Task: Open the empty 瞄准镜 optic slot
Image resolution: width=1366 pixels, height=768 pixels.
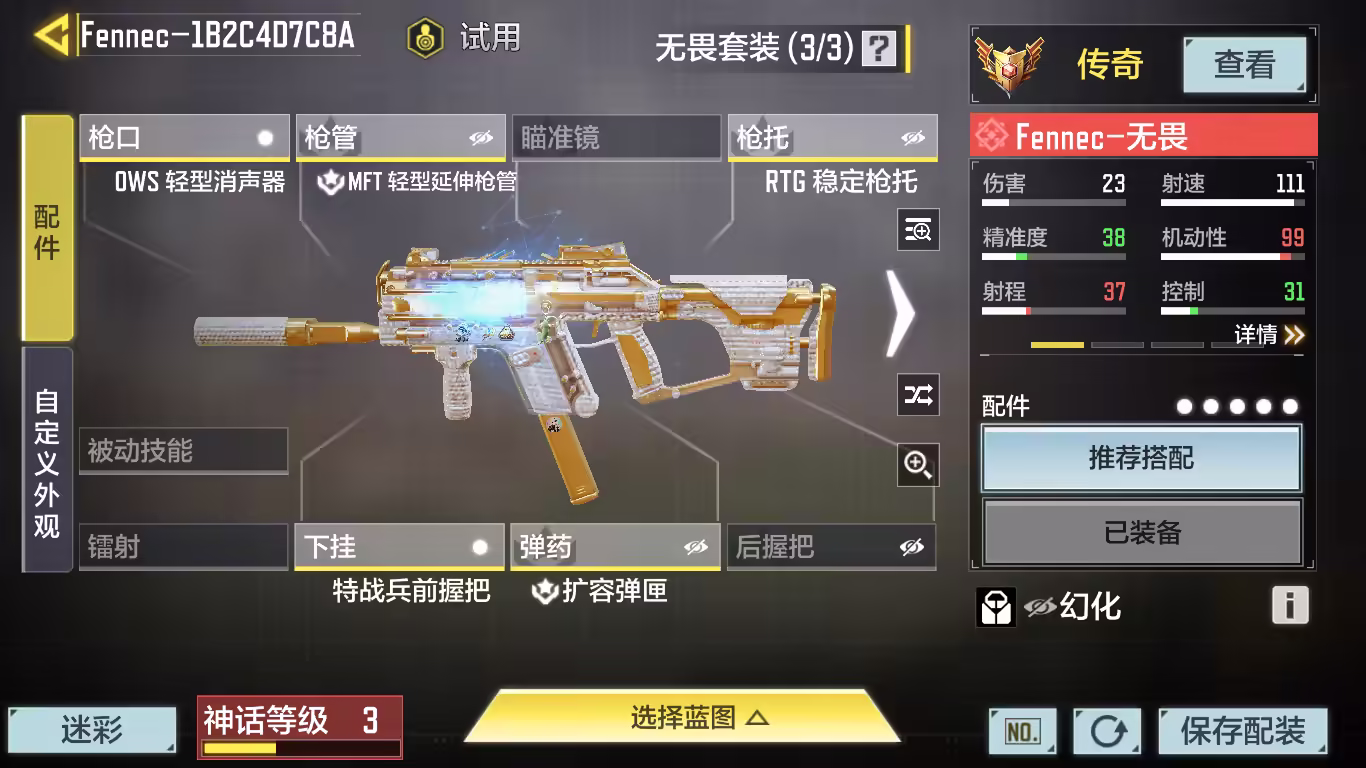Action: pos(616,138)
